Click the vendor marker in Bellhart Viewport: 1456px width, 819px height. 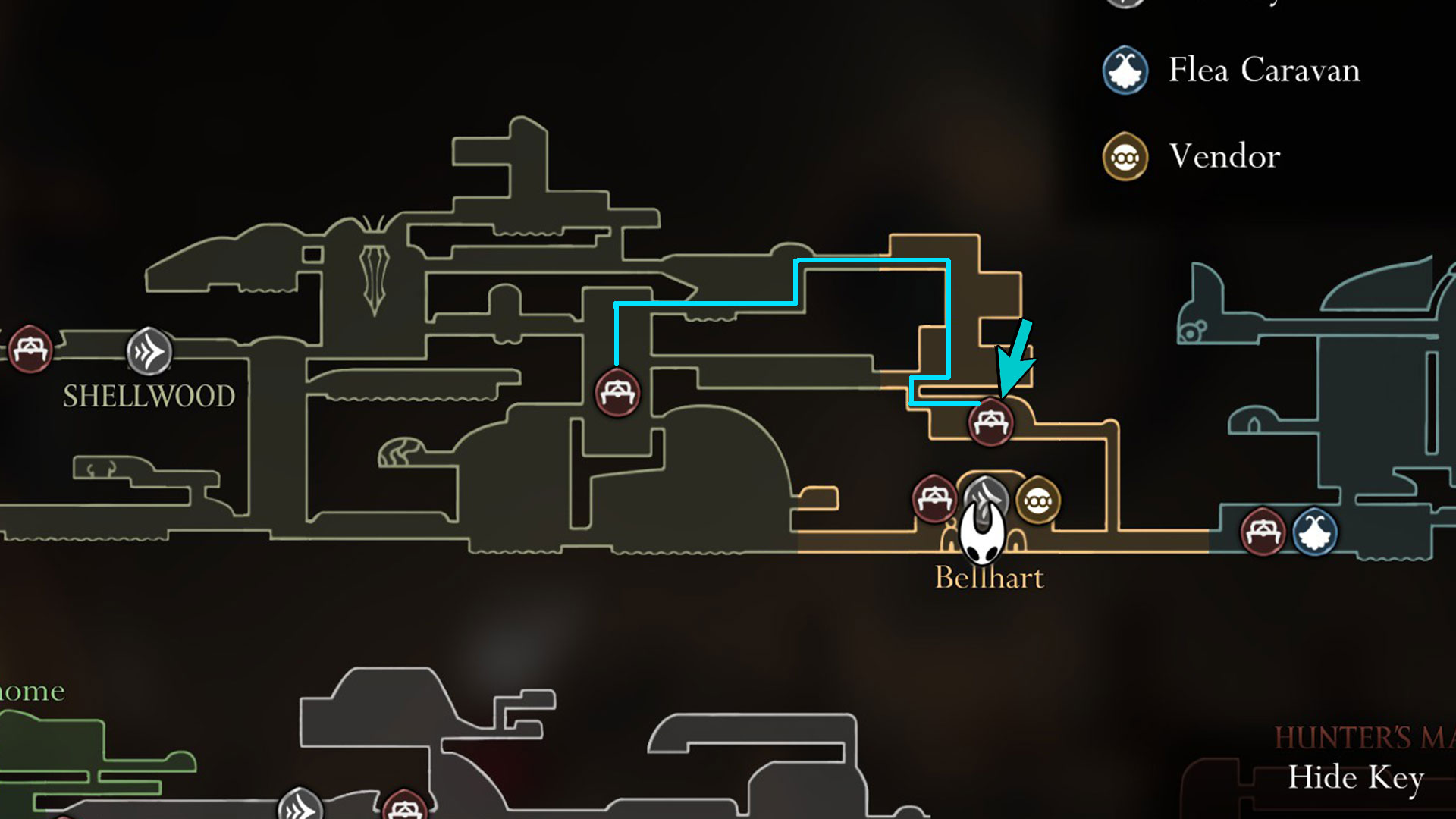[1037, 500]
